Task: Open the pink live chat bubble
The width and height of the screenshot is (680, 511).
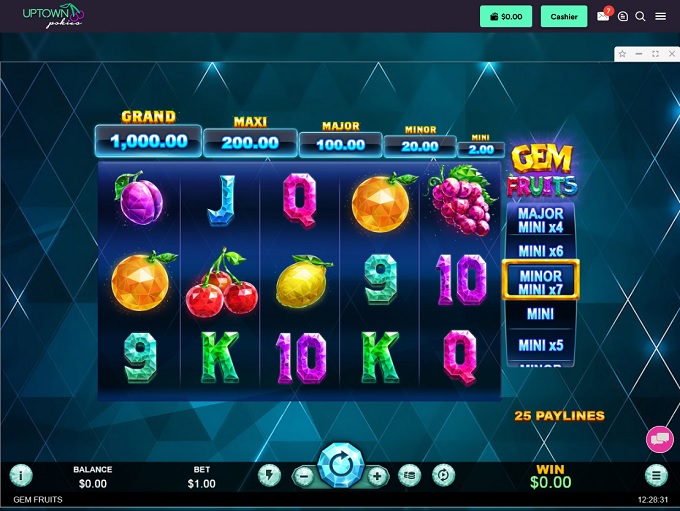Action: pos(659,438)
